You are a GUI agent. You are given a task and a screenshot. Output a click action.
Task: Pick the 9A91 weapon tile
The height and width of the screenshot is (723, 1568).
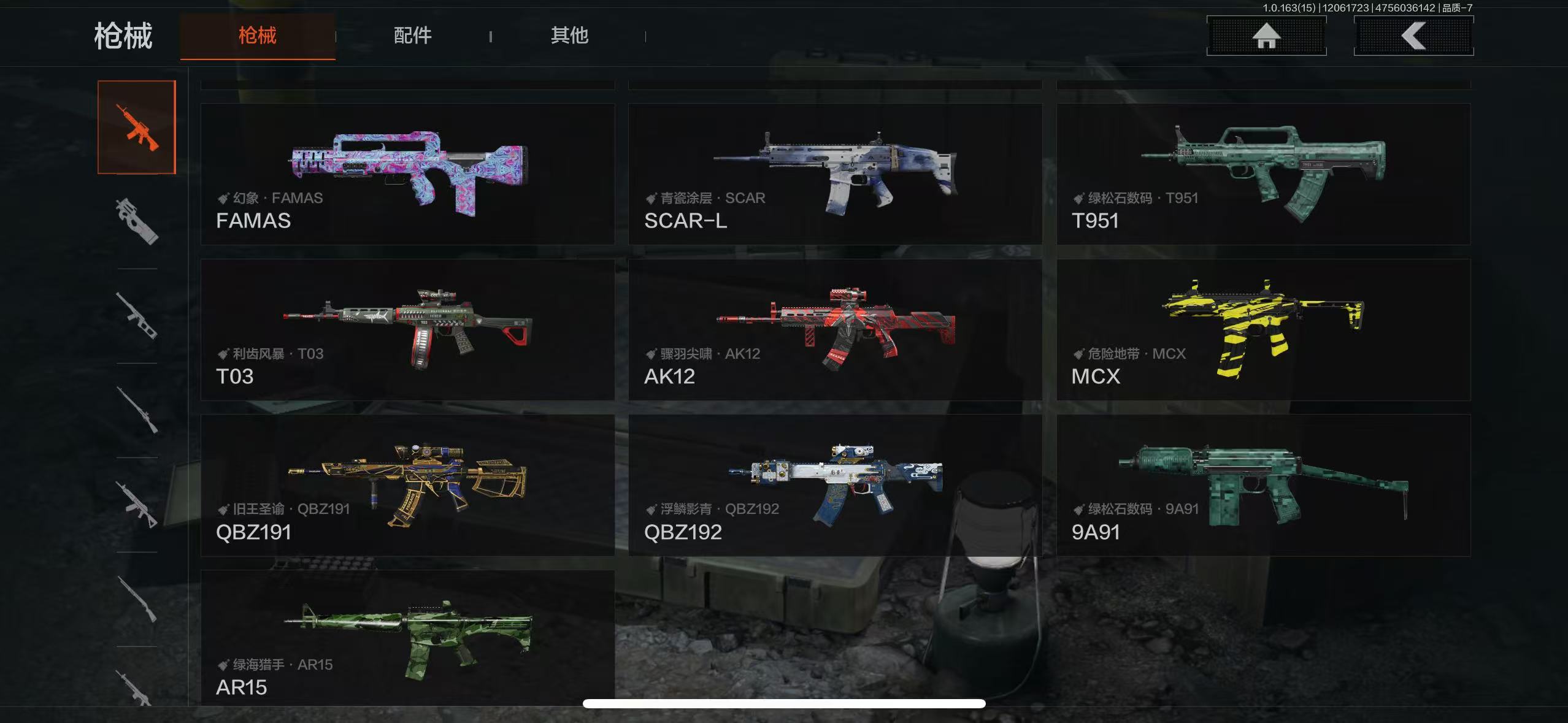(1263, 485)
